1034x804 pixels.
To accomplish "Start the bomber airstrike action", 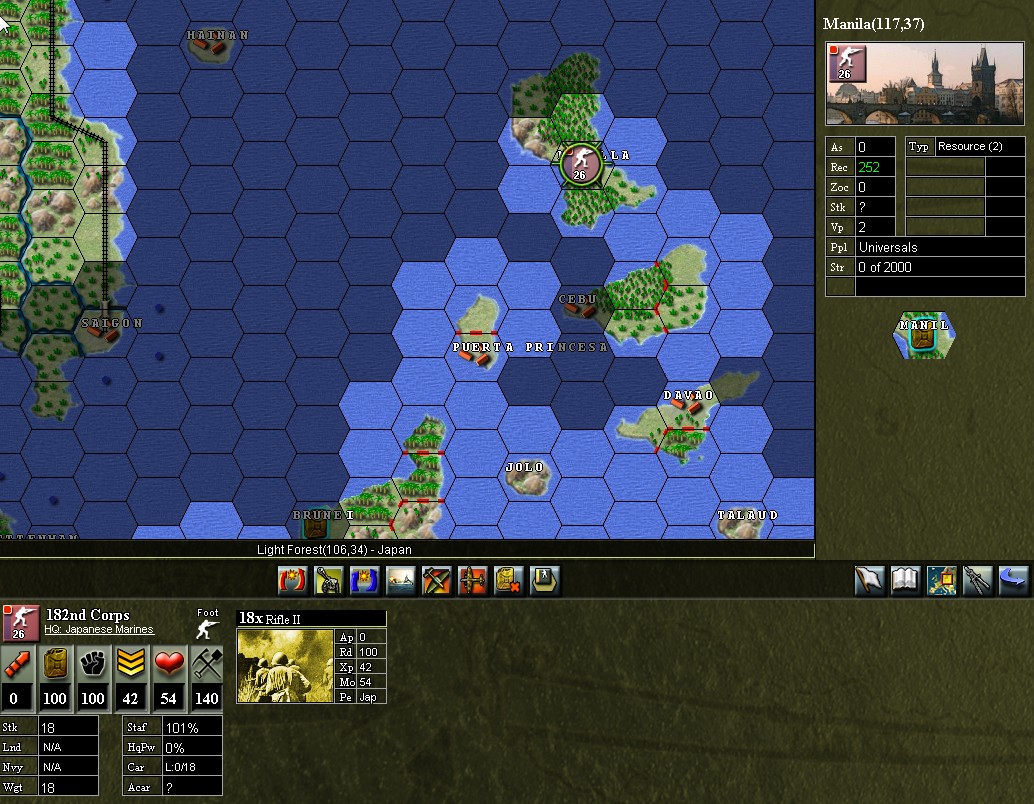I will pos(473,580).
